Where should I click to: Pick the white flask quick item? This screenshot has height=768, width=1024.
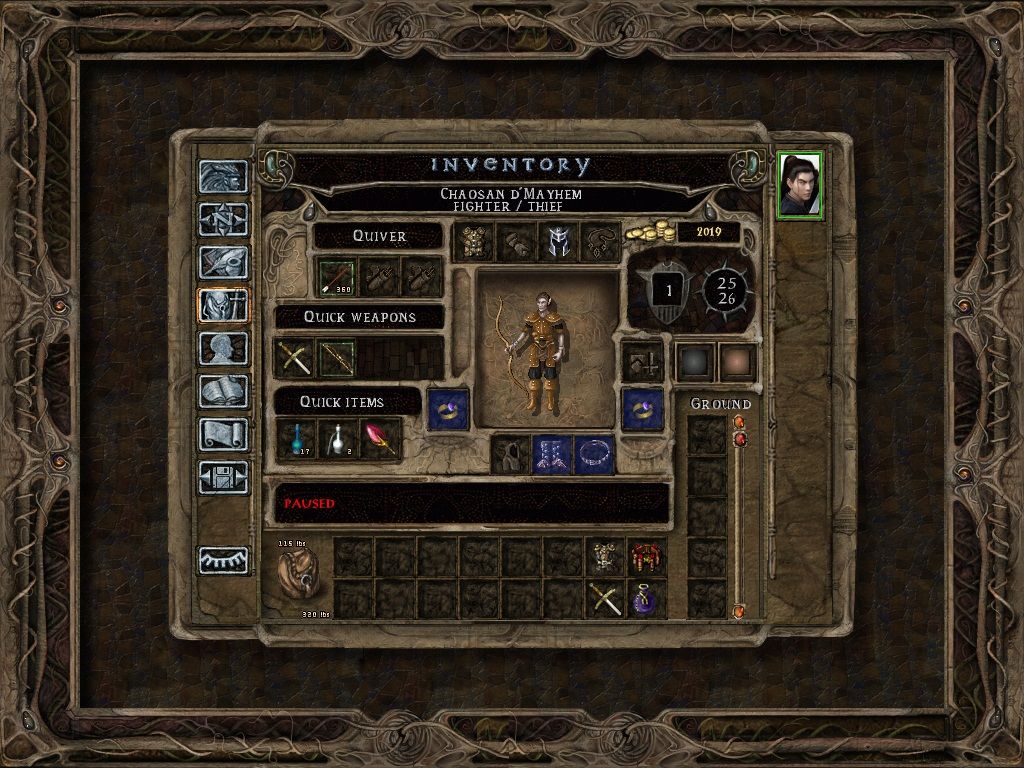click(338, 439)
